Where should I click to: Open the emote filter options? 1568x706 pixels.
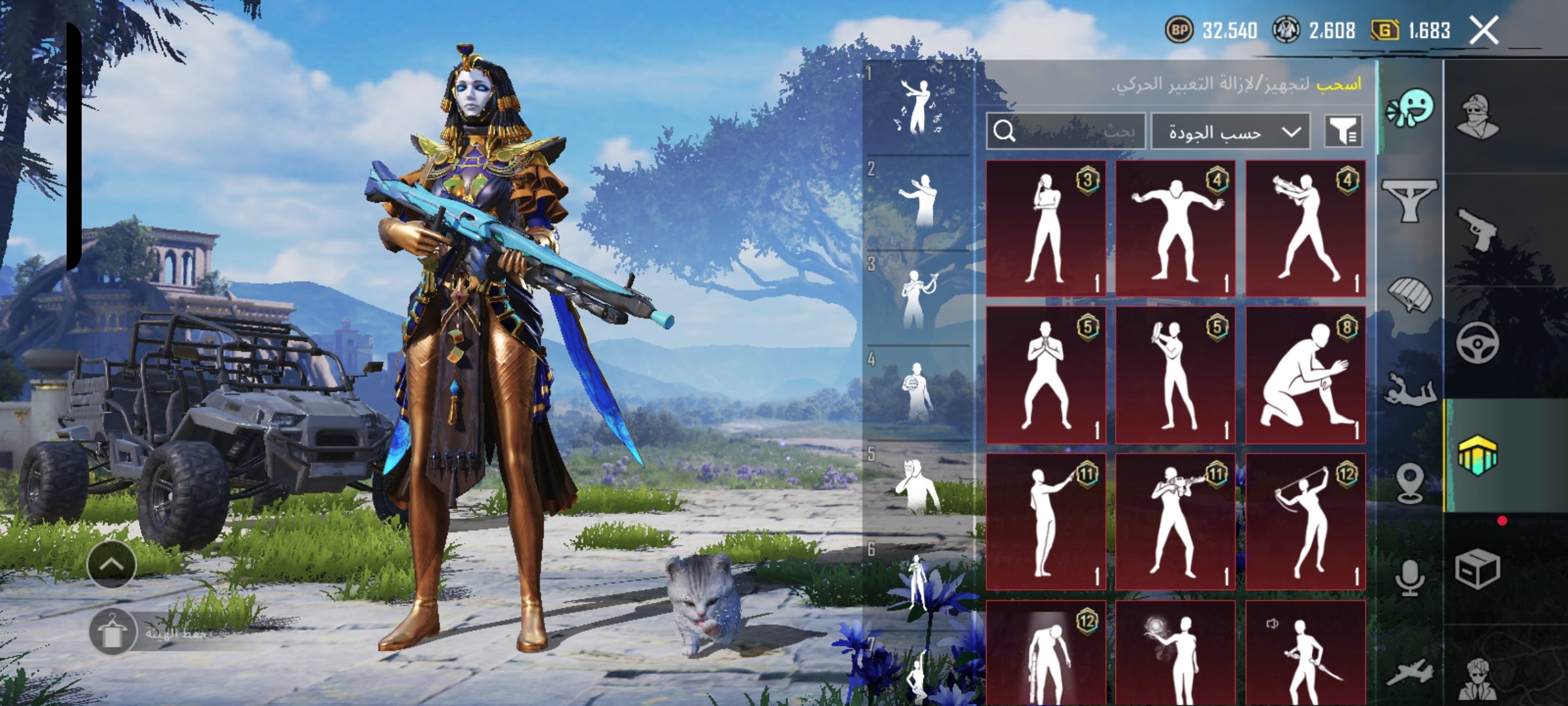point(1343,131)
